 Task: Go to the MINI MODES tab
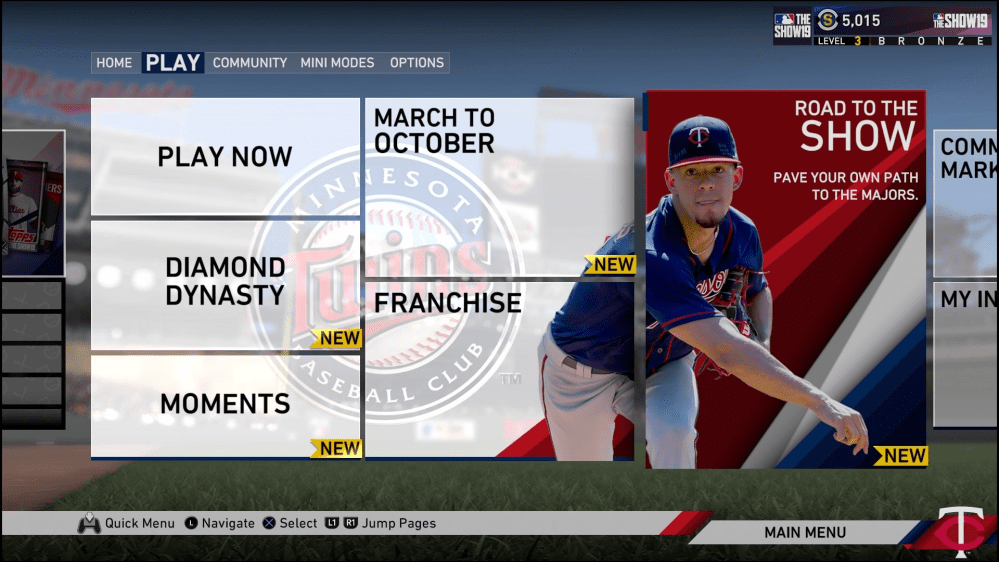(x=337, y=63)
